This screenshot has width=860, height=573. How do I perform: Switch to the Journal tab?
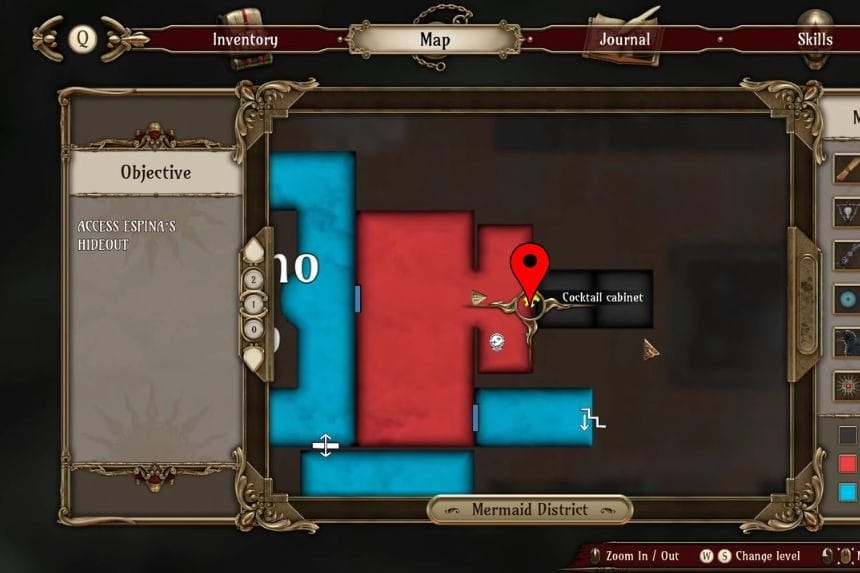click(624, 40)
